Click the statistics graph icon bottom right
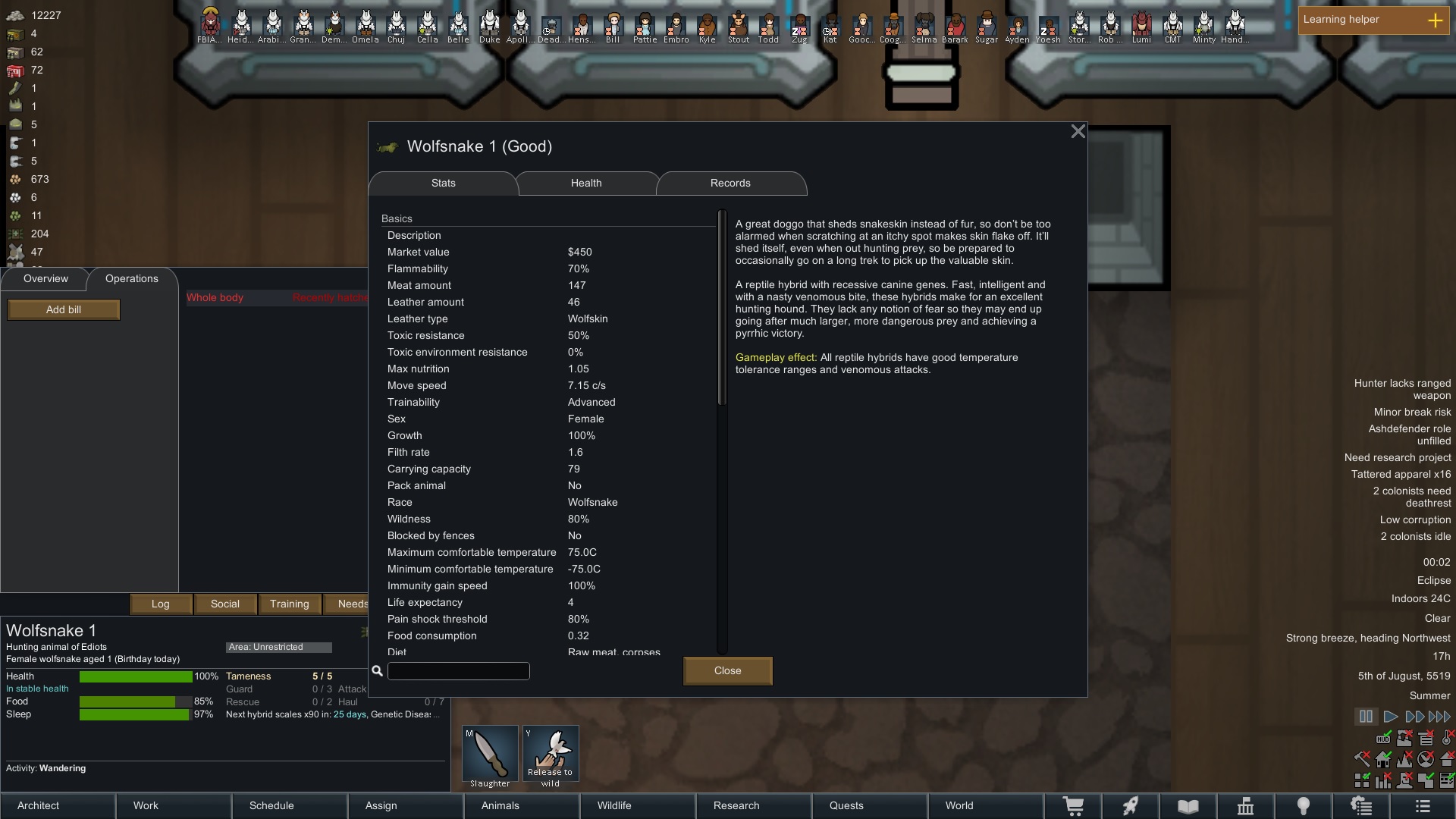This screenshot has height=819, width=1456. pyautogui.click(x=1246, y=806)
